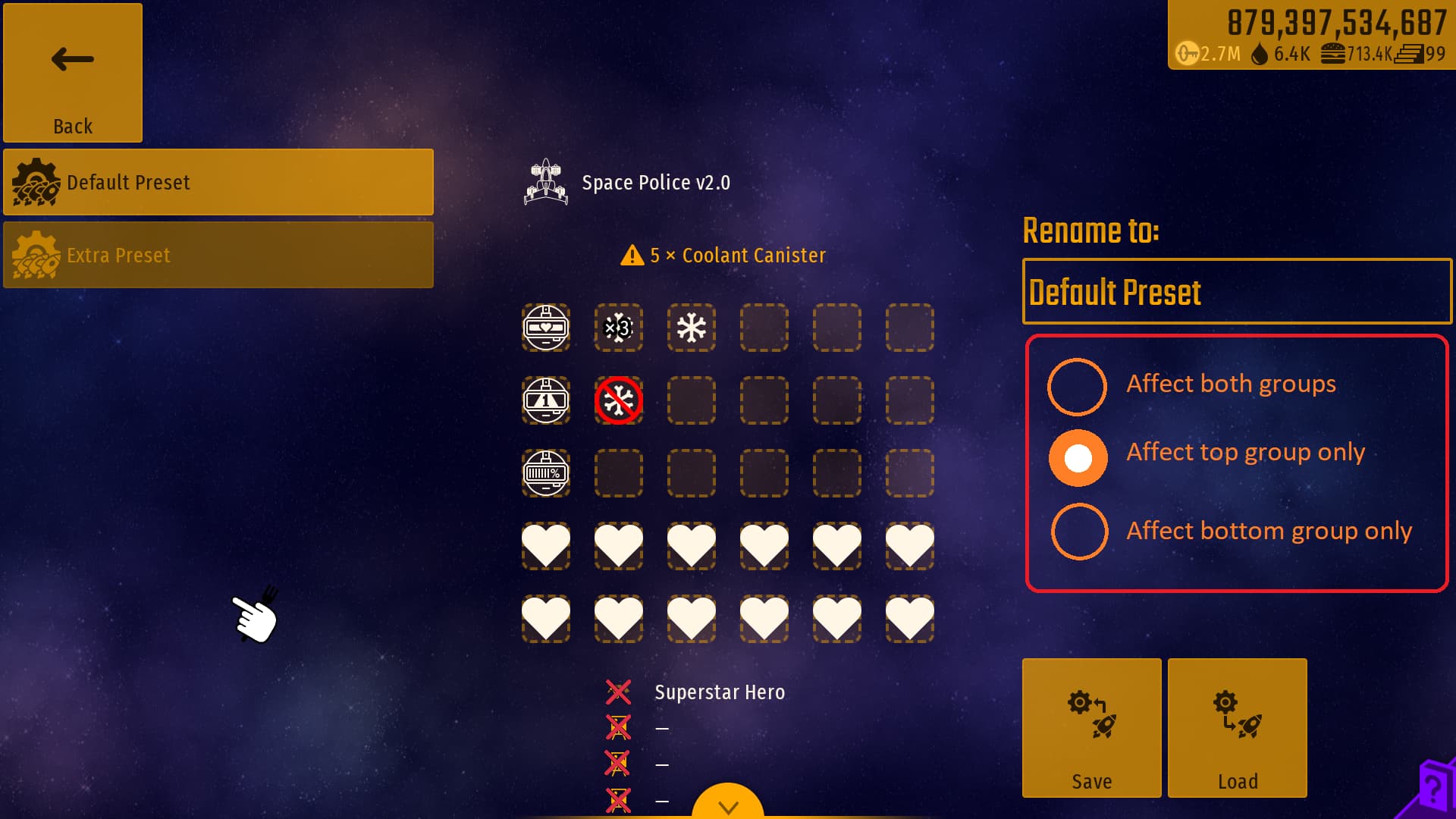Expand the list with the down chevron
The width and height of the screenshot is (1456, 819).
click(x=728, y=805)
